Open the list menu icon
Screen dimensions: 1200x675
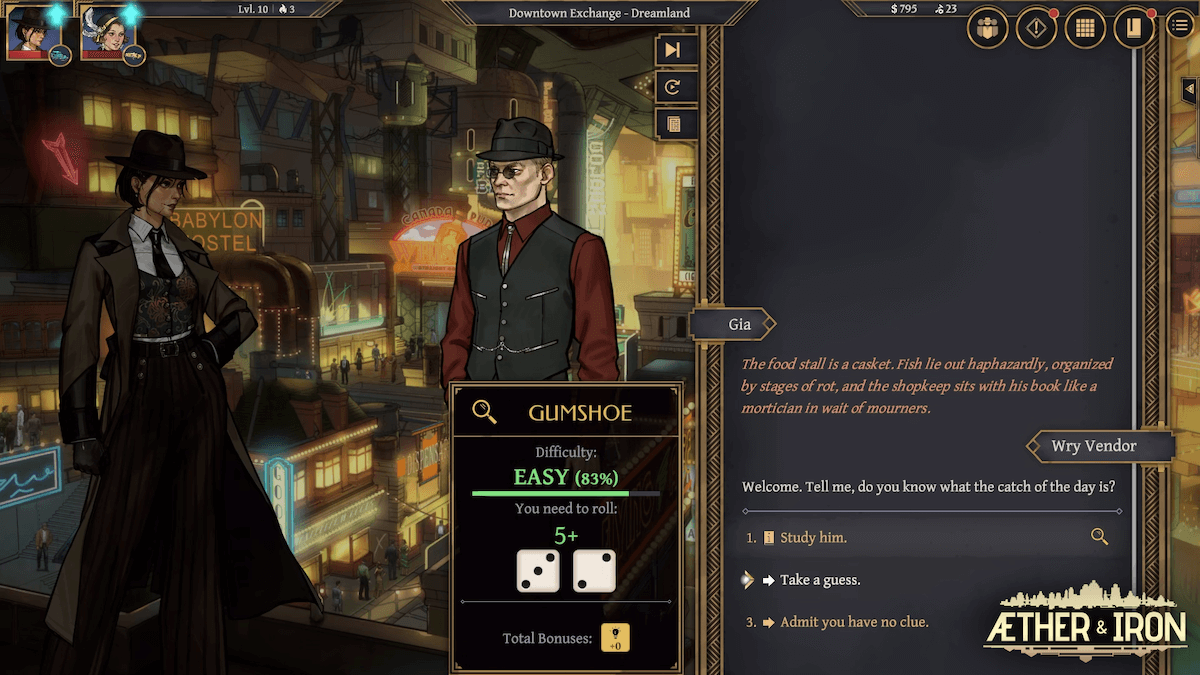coord(1180,25)
